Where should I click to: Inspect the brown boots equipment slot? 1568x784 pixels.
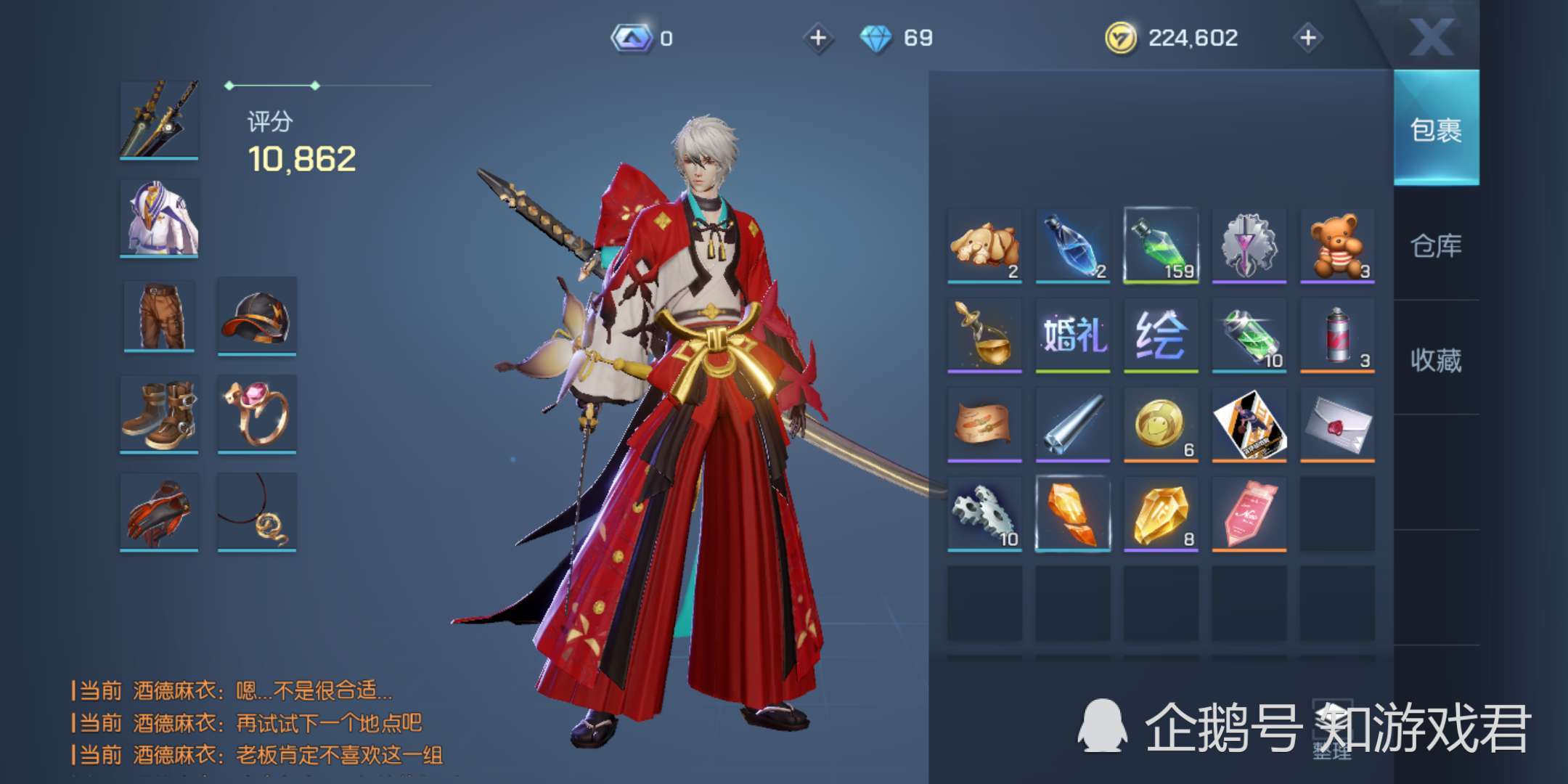[x=160, y=415]
